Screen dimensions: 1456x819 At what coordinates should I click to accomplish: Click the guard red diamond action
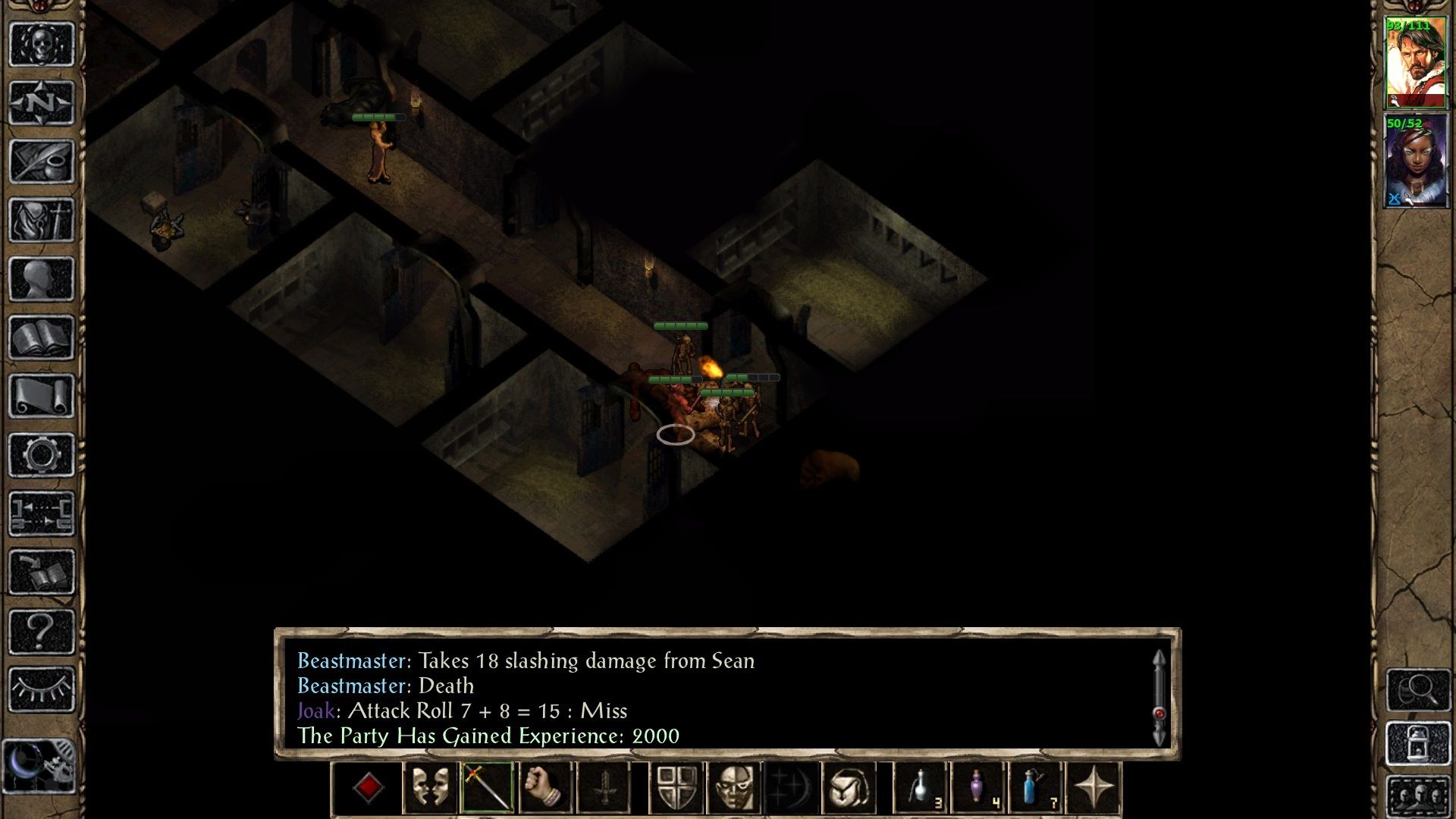[369, 787]
